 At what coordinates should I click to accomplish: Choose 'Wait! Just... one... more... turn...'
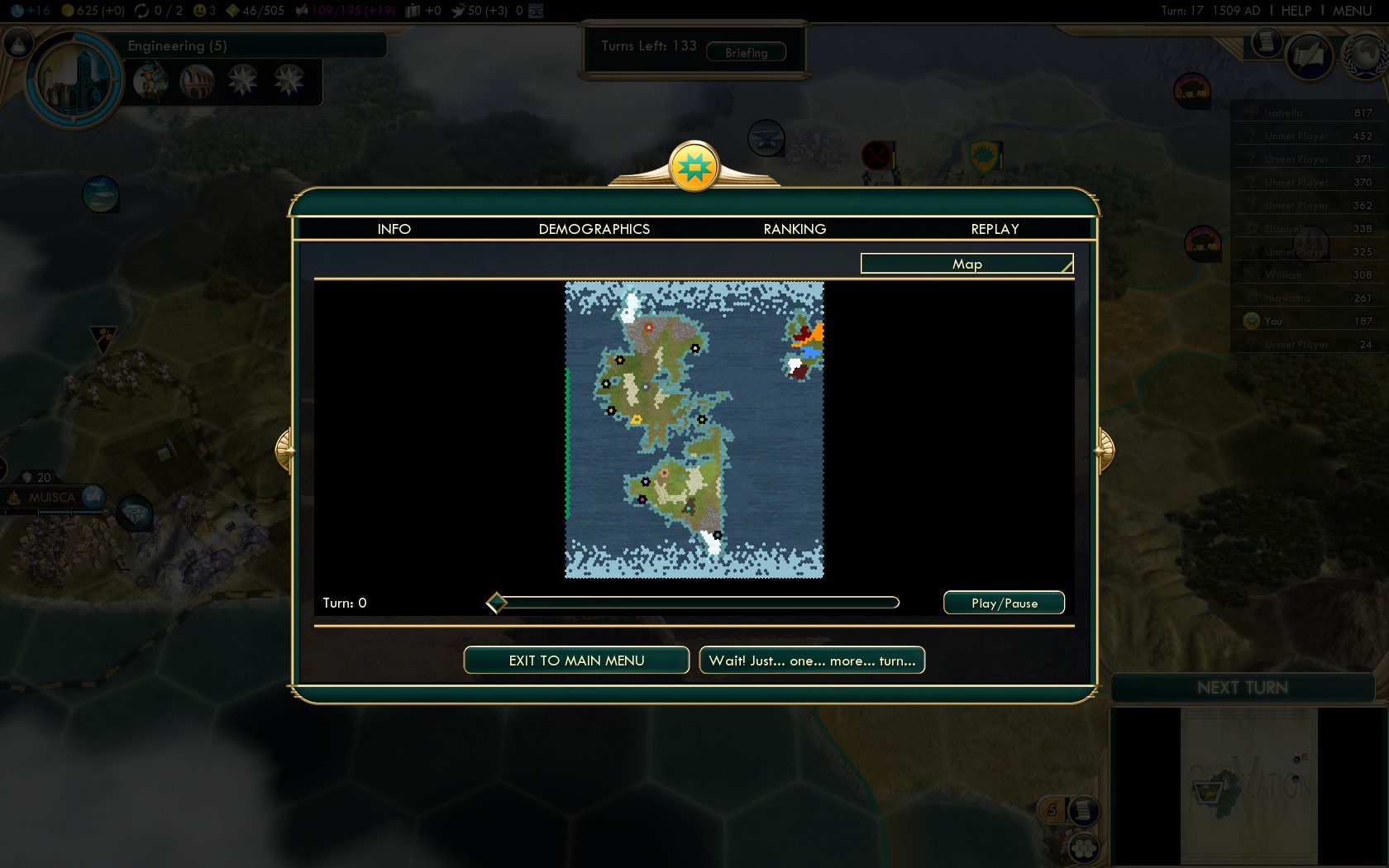coord(812,661)
